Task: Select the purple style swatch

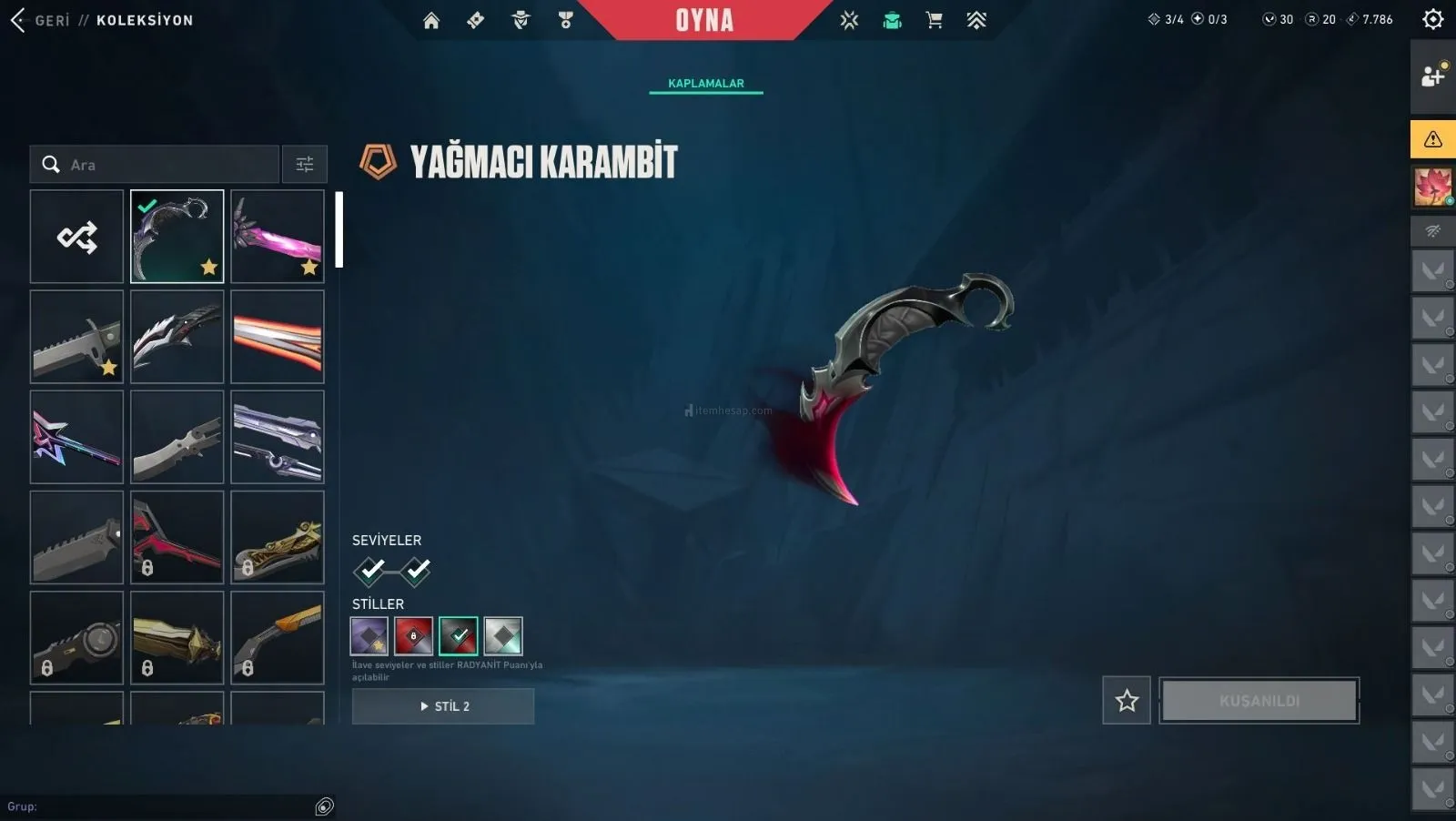Action: tap(369, 635)
